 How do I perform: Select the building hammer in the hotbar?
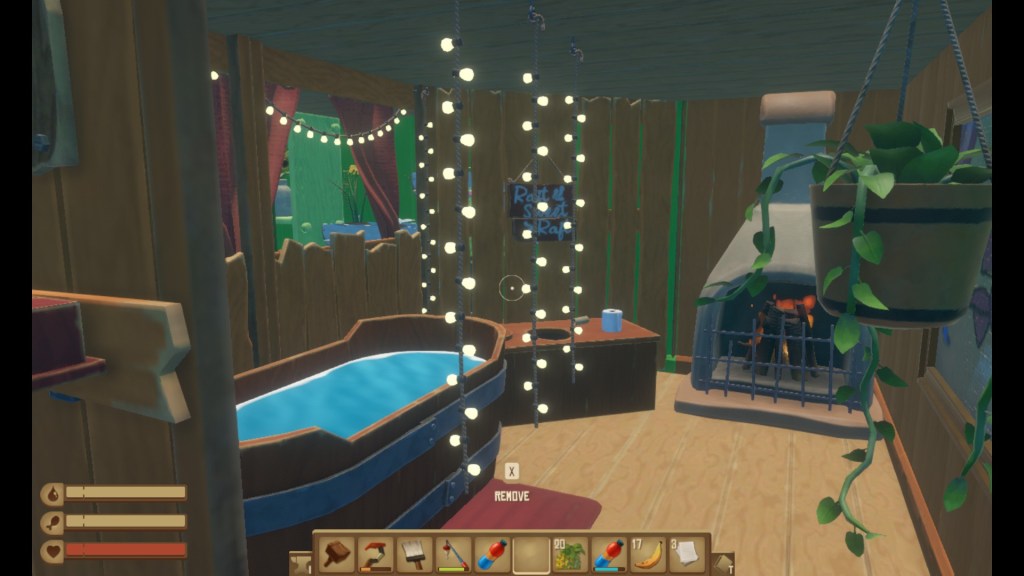click(x=336, y=554)
